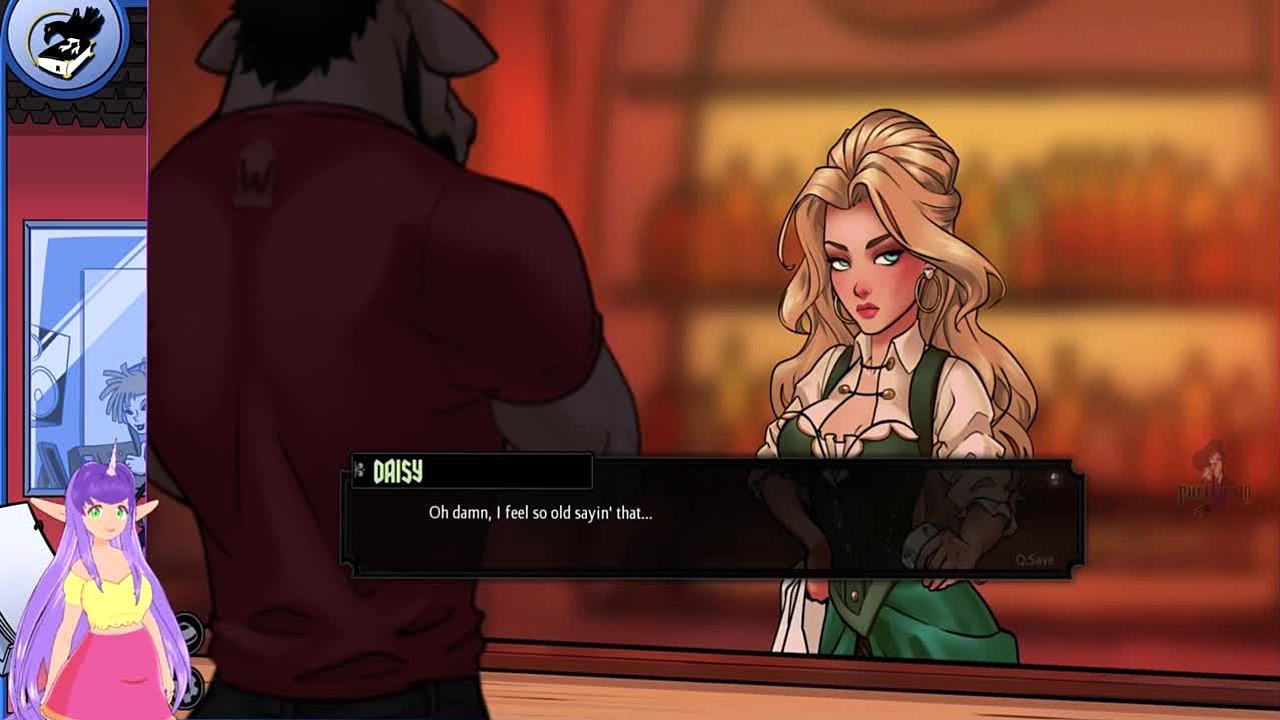Click the Q:Save quick save label
1280x720 pixels.
click(1034, 560)
